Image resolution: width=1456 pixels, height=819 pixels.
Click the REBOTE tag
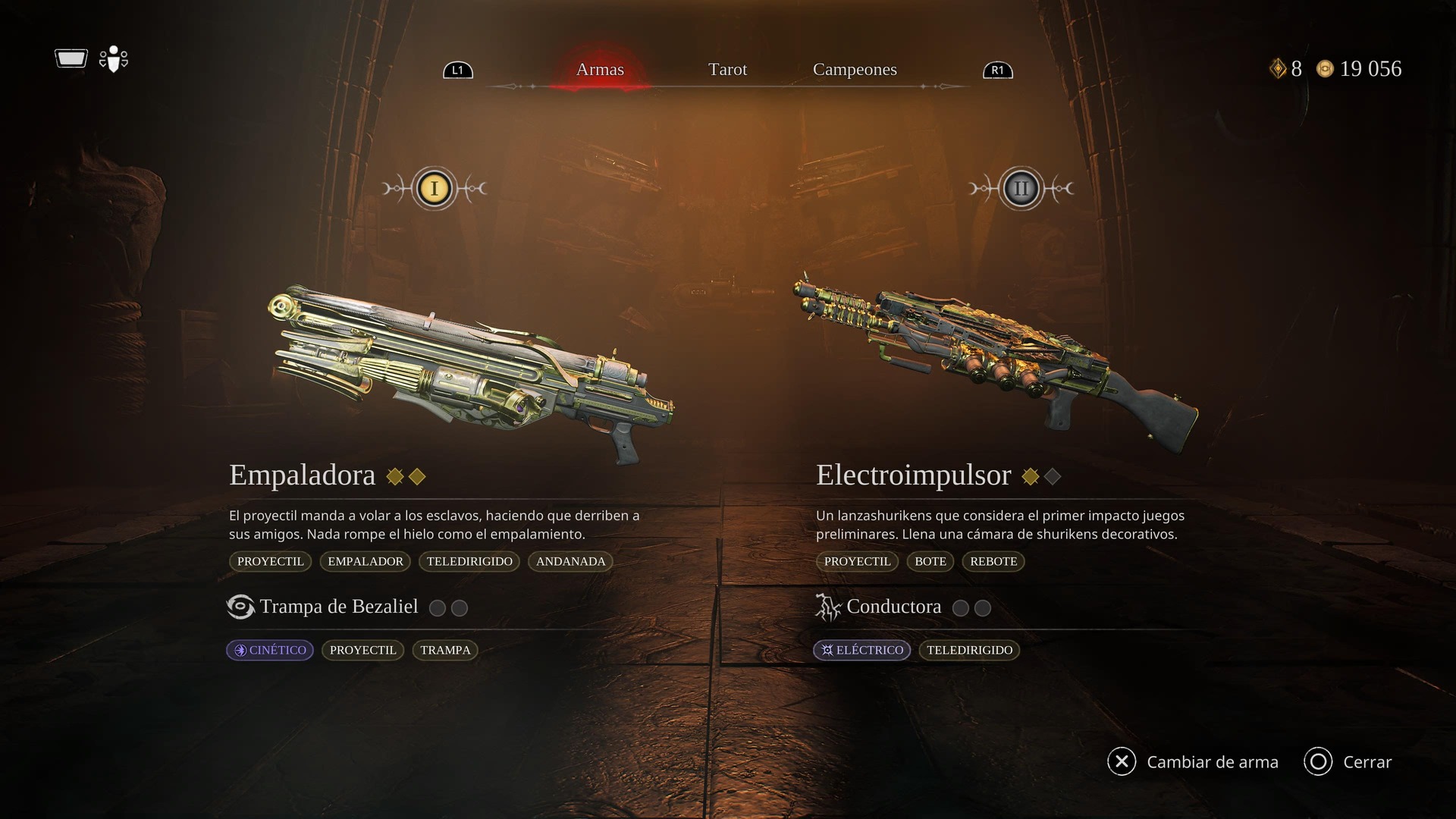point(993,561)
